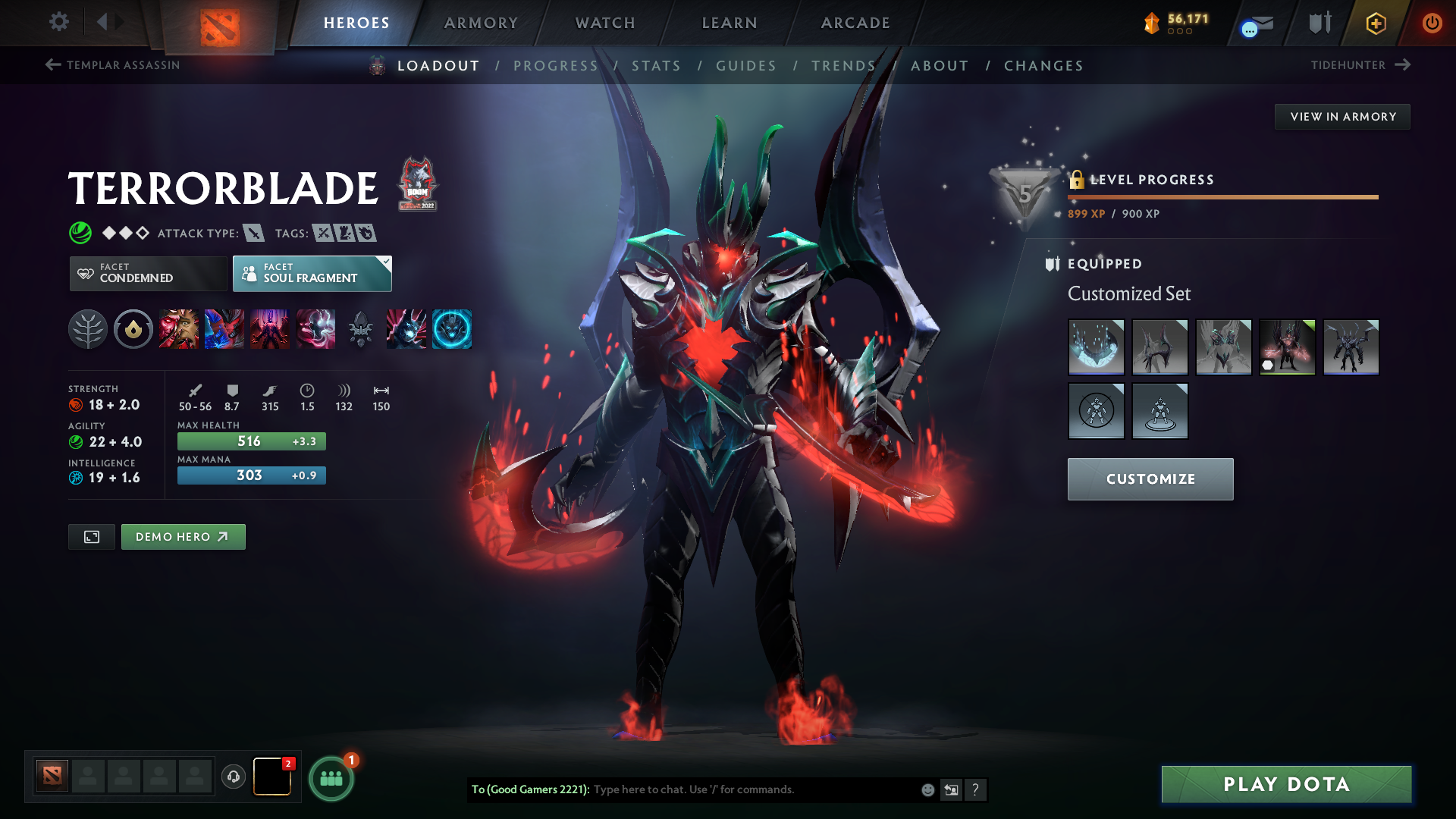Open the Soul Fragment facet dropdown arrow
The image size is (1456, 819).
[x=386, y=263]
